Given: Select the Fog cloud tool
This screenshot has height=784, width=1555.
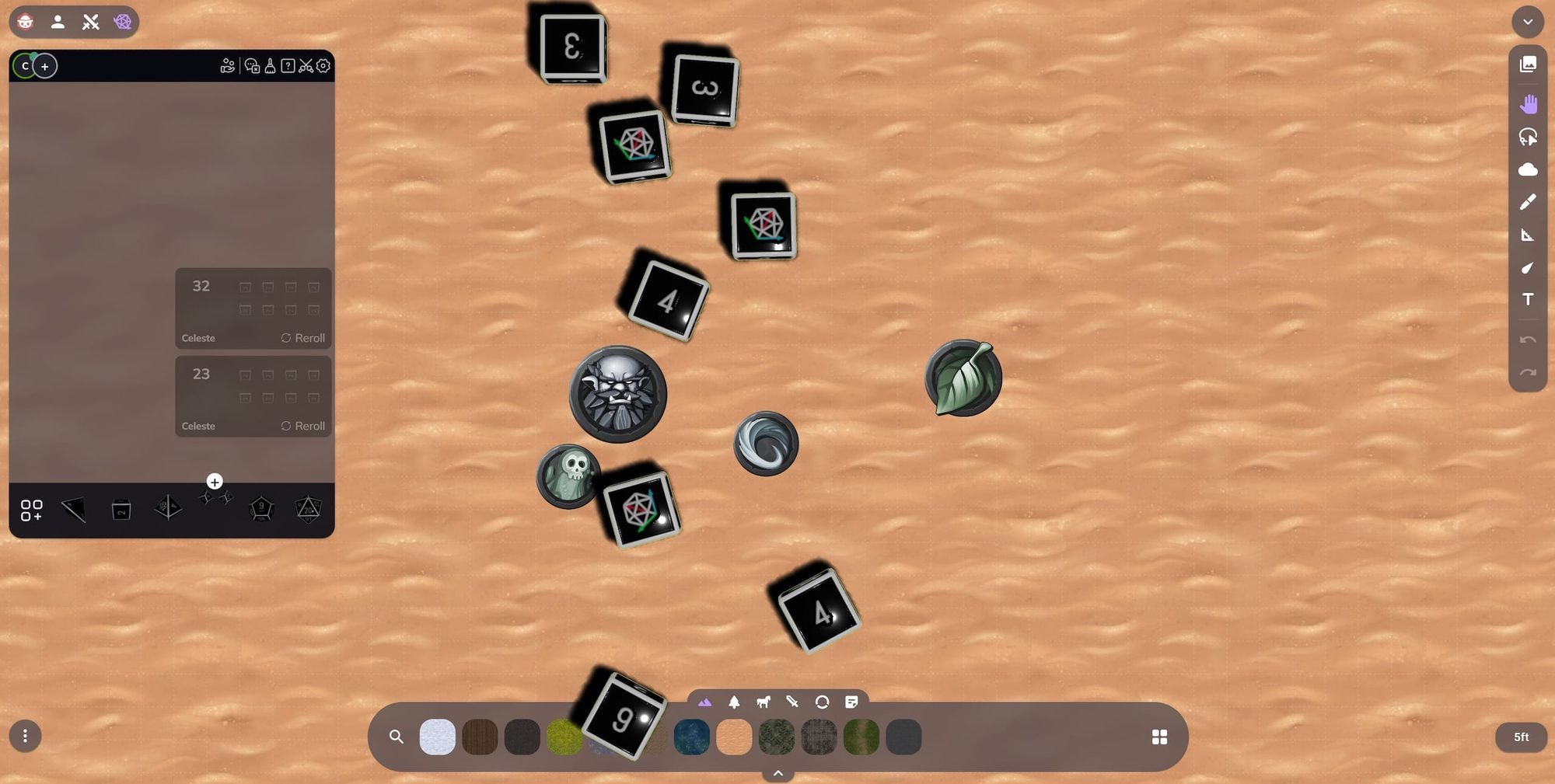Looking at the screenshot, I should coord(1527,169).
